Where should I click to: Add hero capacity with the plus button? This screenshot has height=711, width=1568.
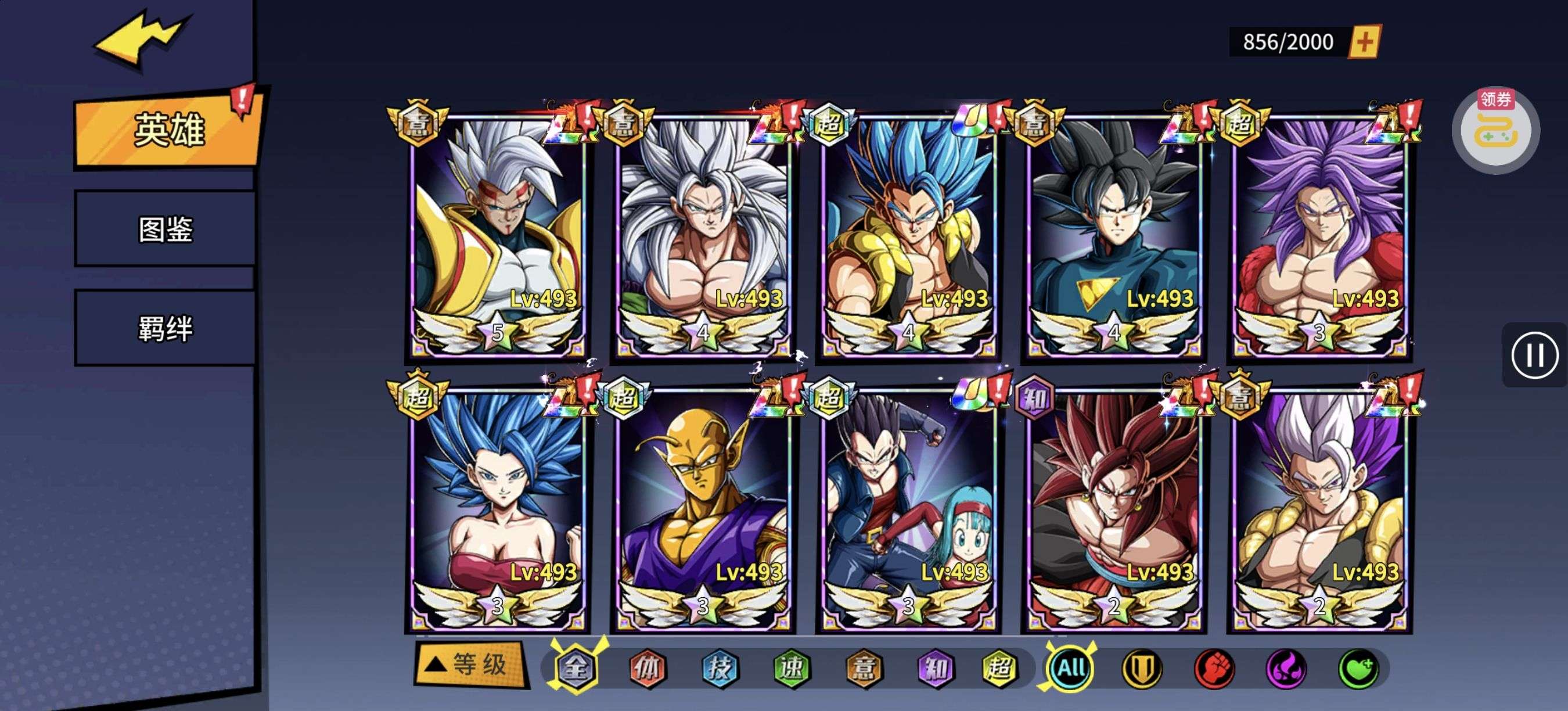point(1364,42)
